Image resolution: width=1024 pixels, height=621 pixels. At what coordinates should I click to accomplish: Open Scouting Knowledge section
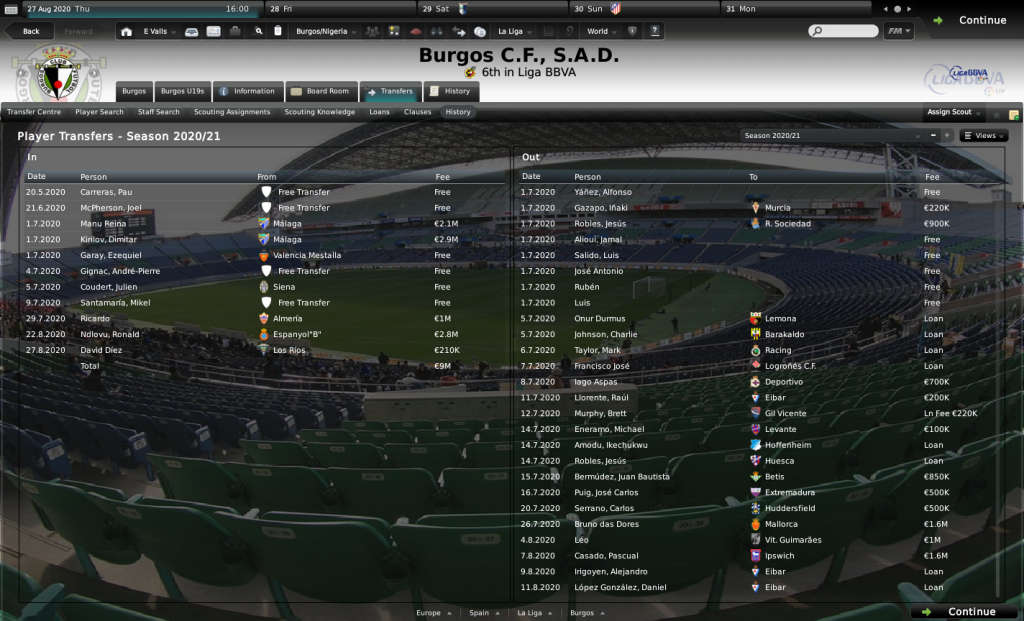tap(320, 112)
